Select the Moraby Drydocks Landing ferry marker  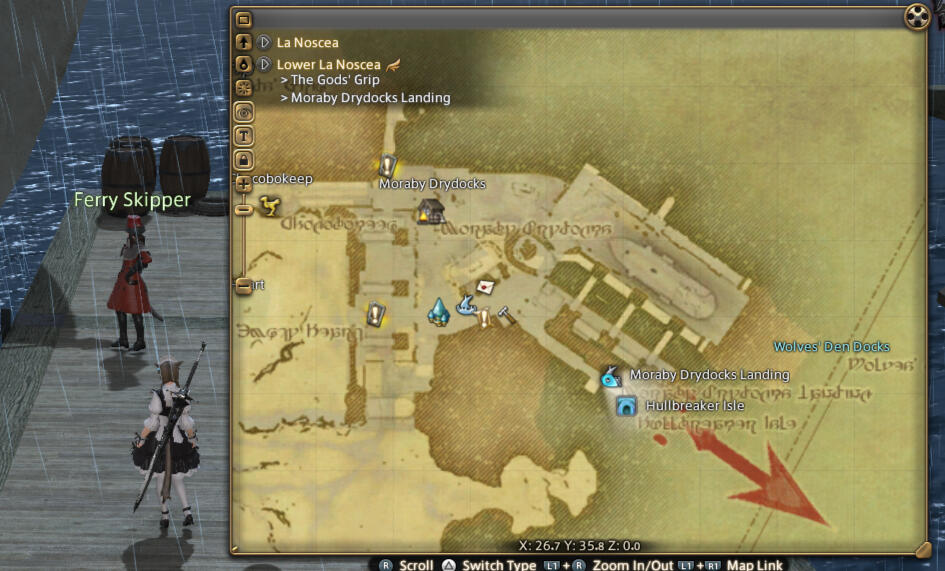(x=609, y=377)
